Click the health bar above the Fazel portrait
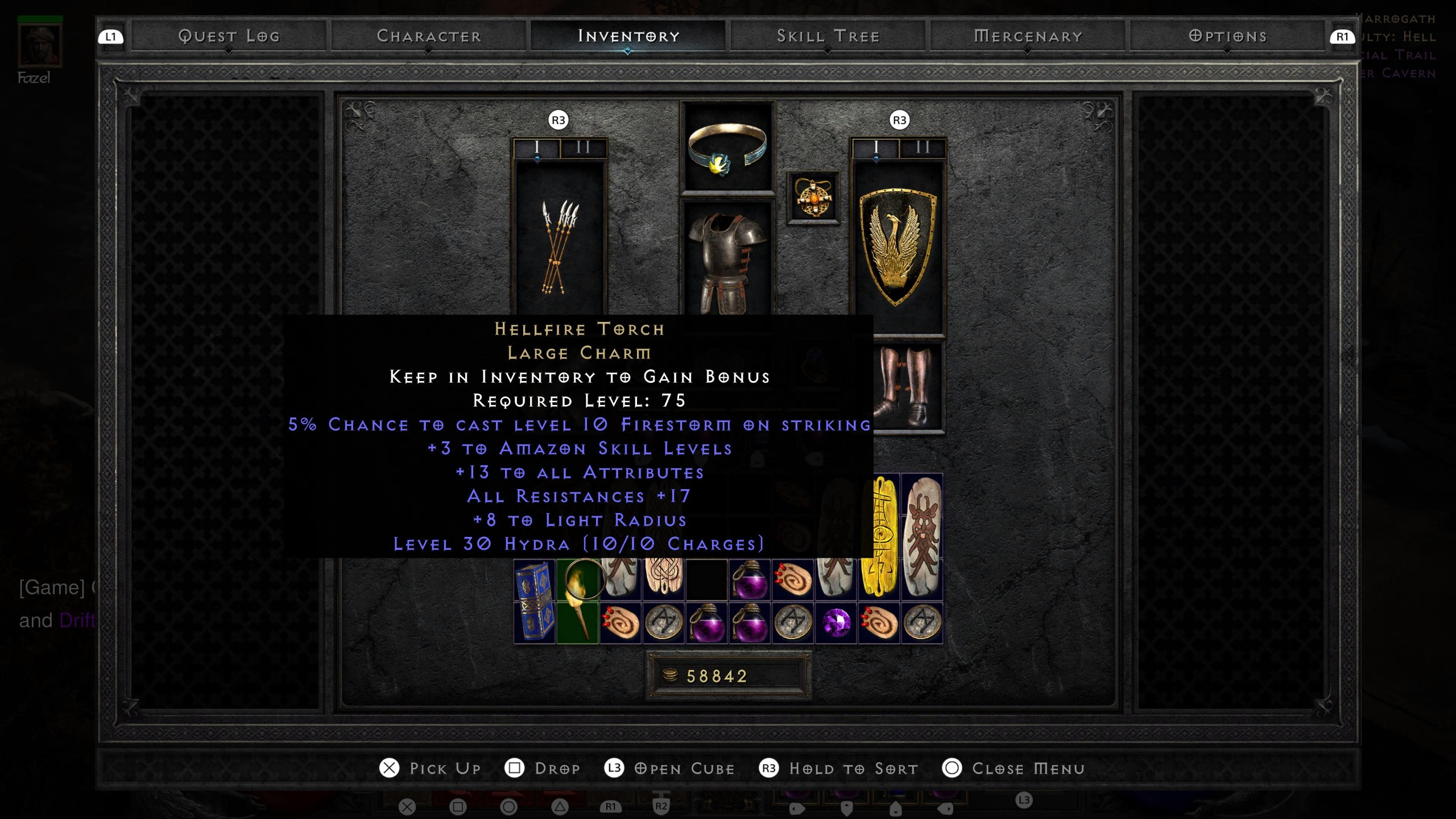The image size is (1456, 819). click(x=40, y=19)
